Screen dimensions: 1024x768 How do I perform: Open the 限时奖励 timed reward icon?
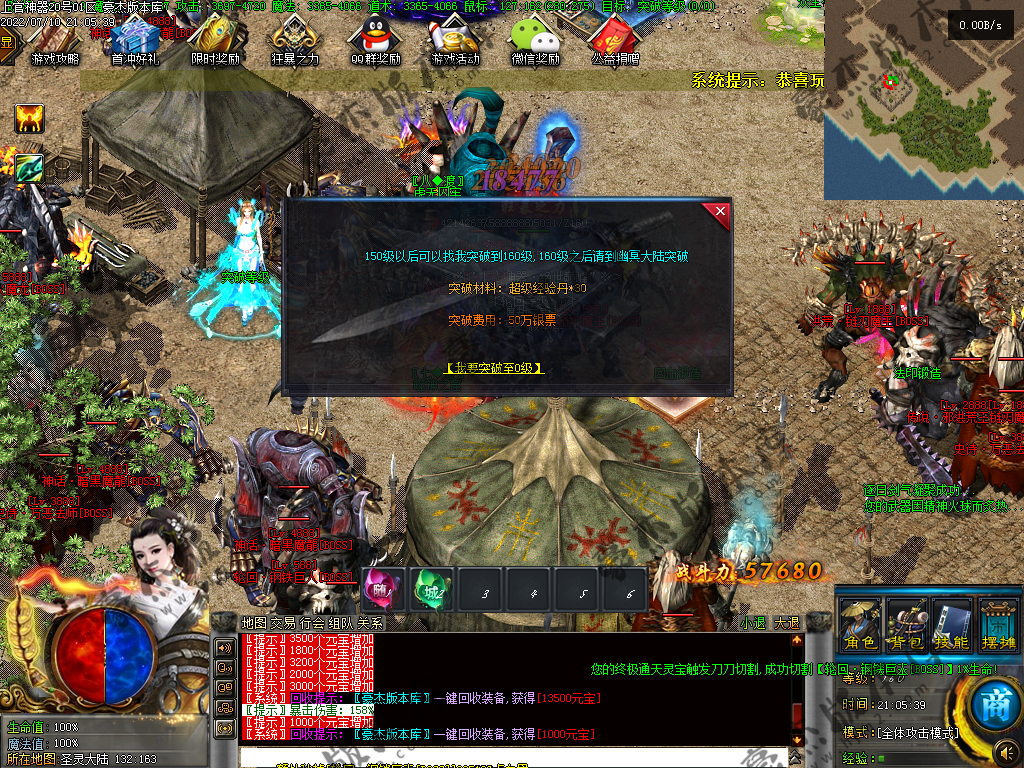(215, 40)
